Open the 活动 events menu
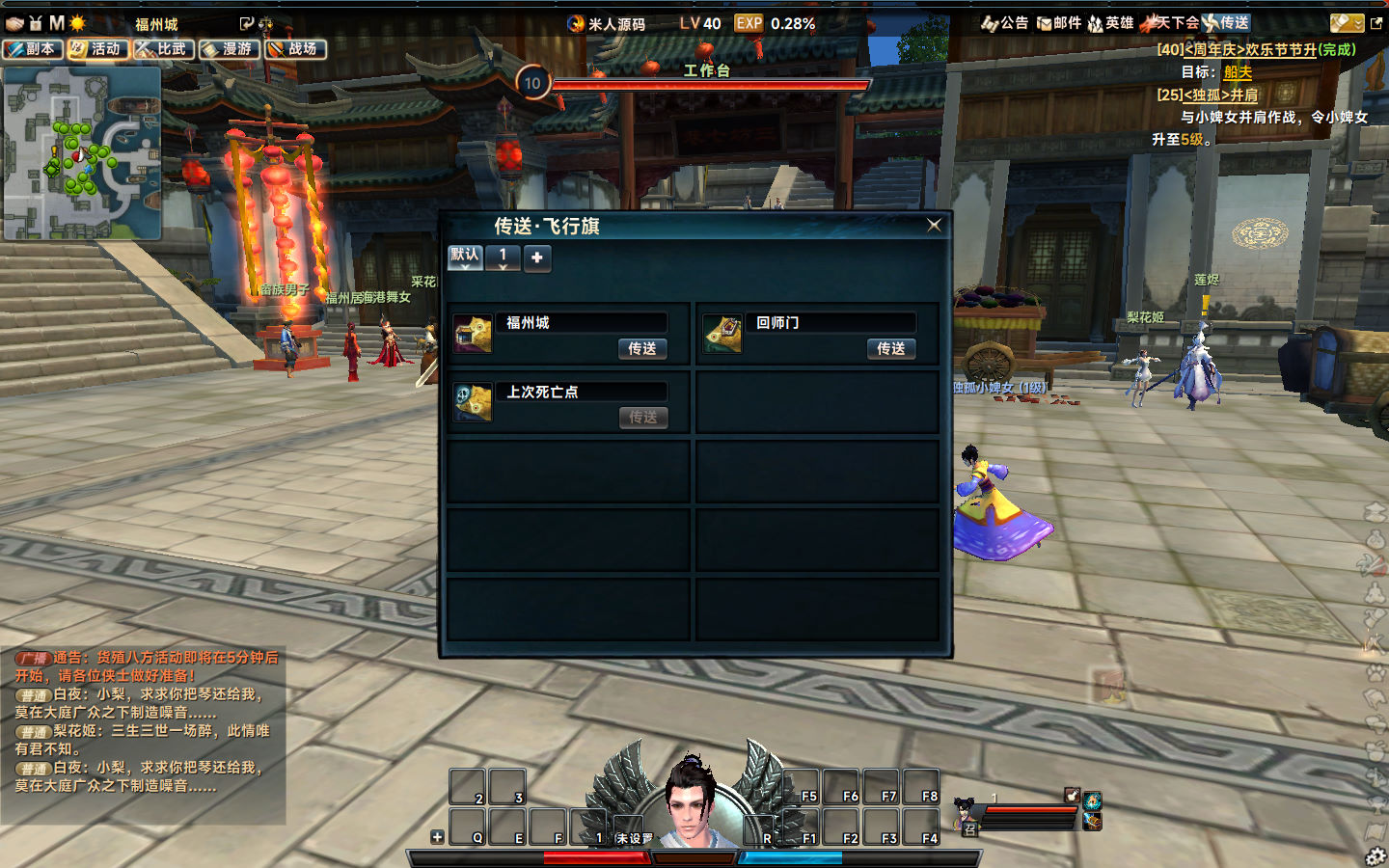This screenshot has width=1389, height=868. pos(97,49)
